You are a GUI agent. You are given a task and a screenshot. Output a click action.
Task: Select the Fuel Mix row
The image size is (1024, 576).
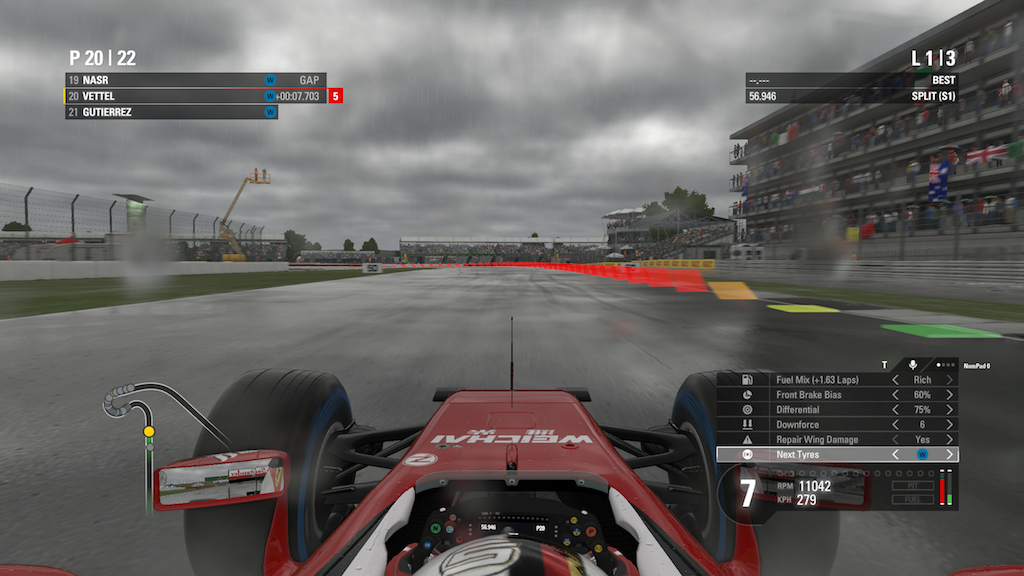click(x=810, y=380)
